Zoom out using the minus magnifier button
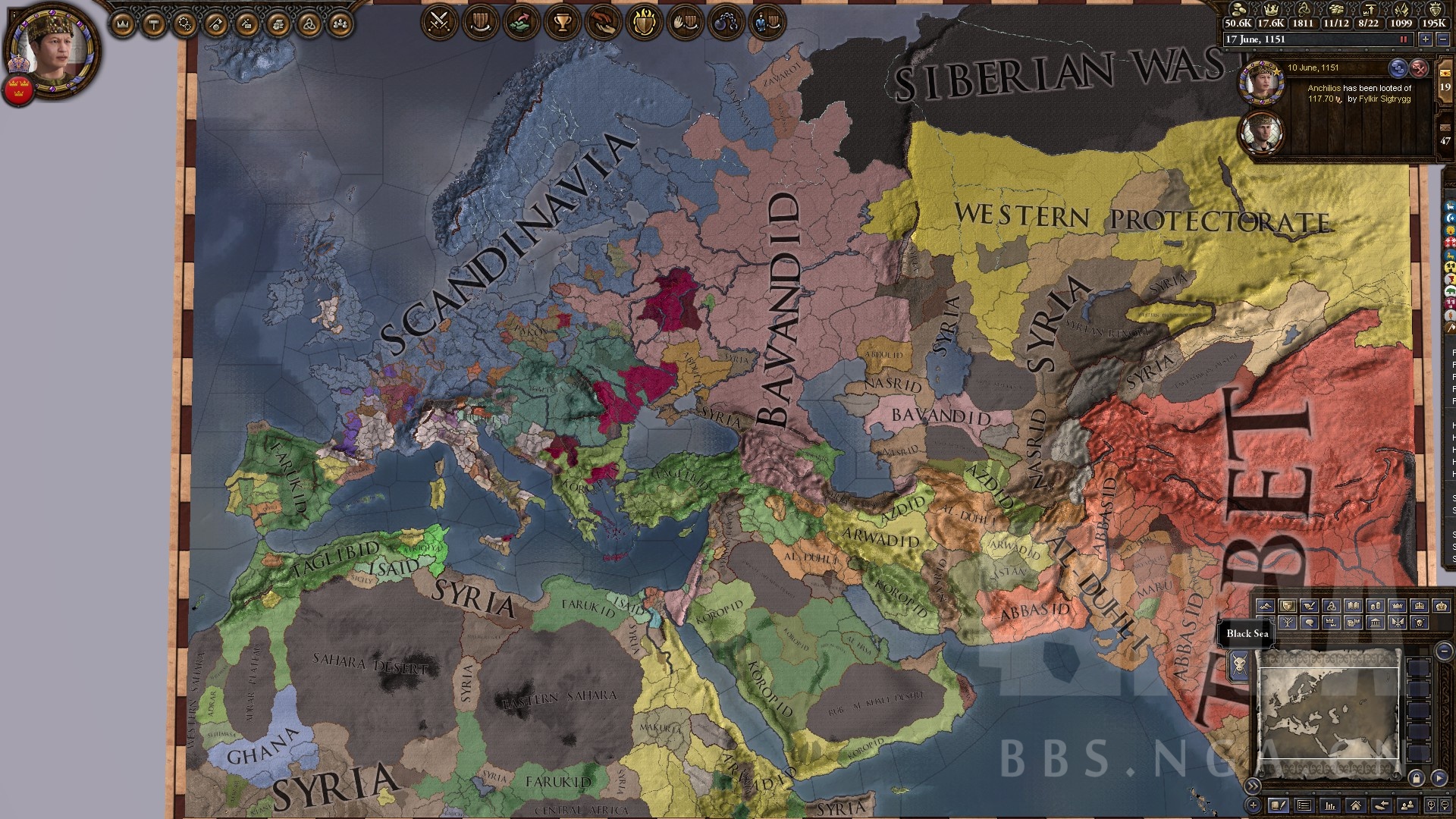This screenshot has width=1456, height=819. tap(1444, 805)
